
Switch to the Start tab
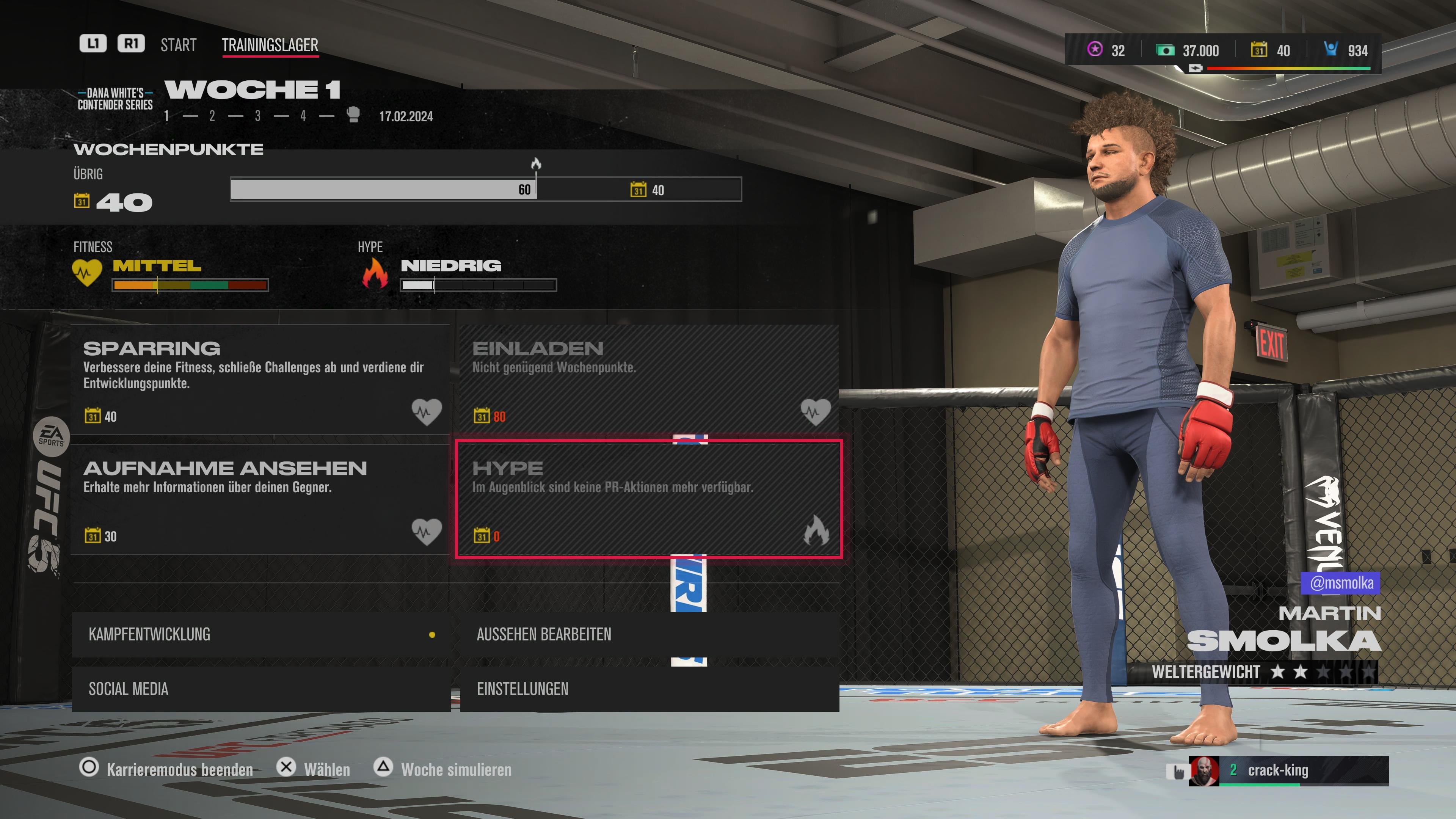point(178,45)
